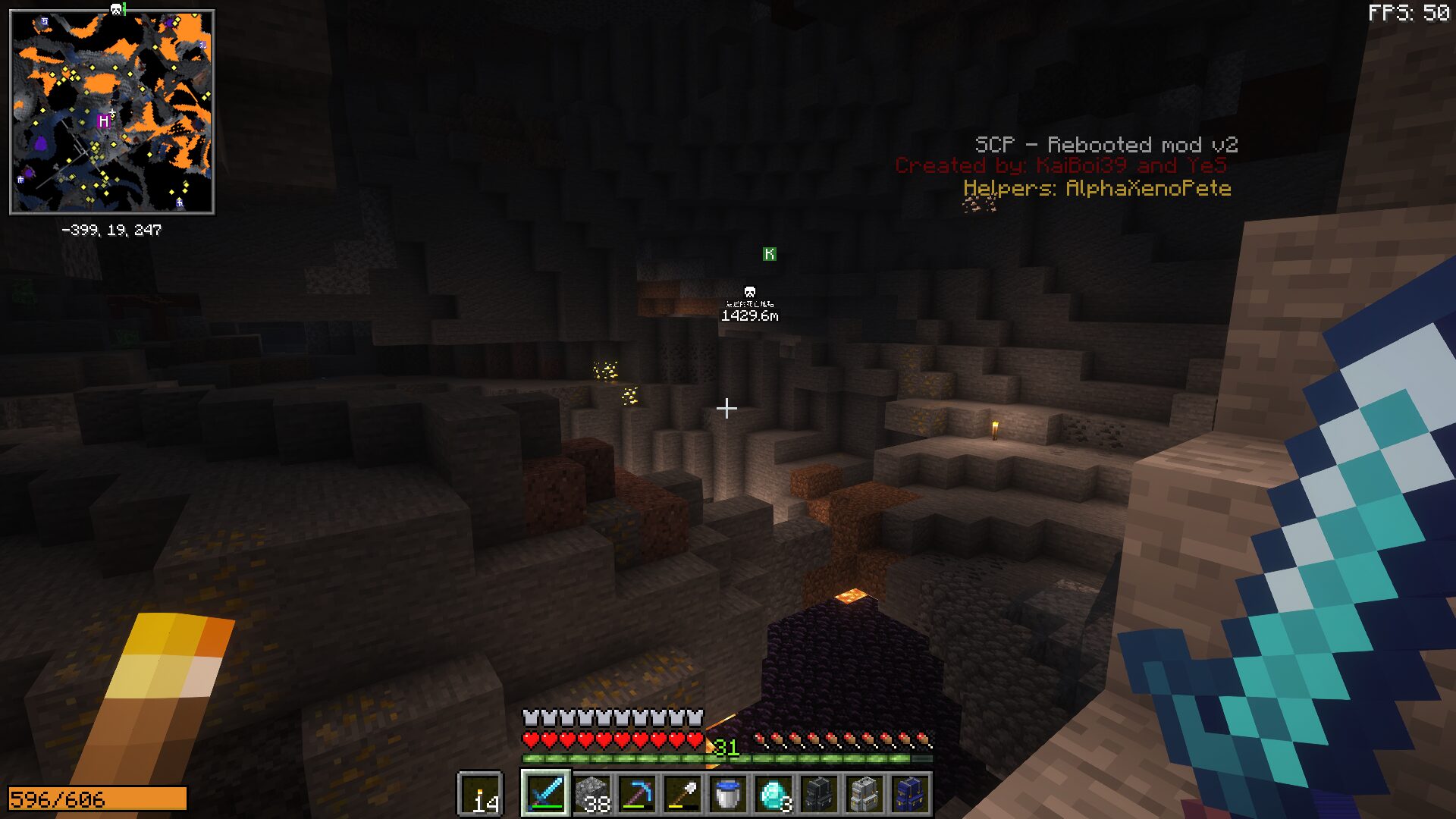Viewport: 1456px width, 819px height.
Task: Choose the cobblestone stack of 38
Action: coord(591,794)
